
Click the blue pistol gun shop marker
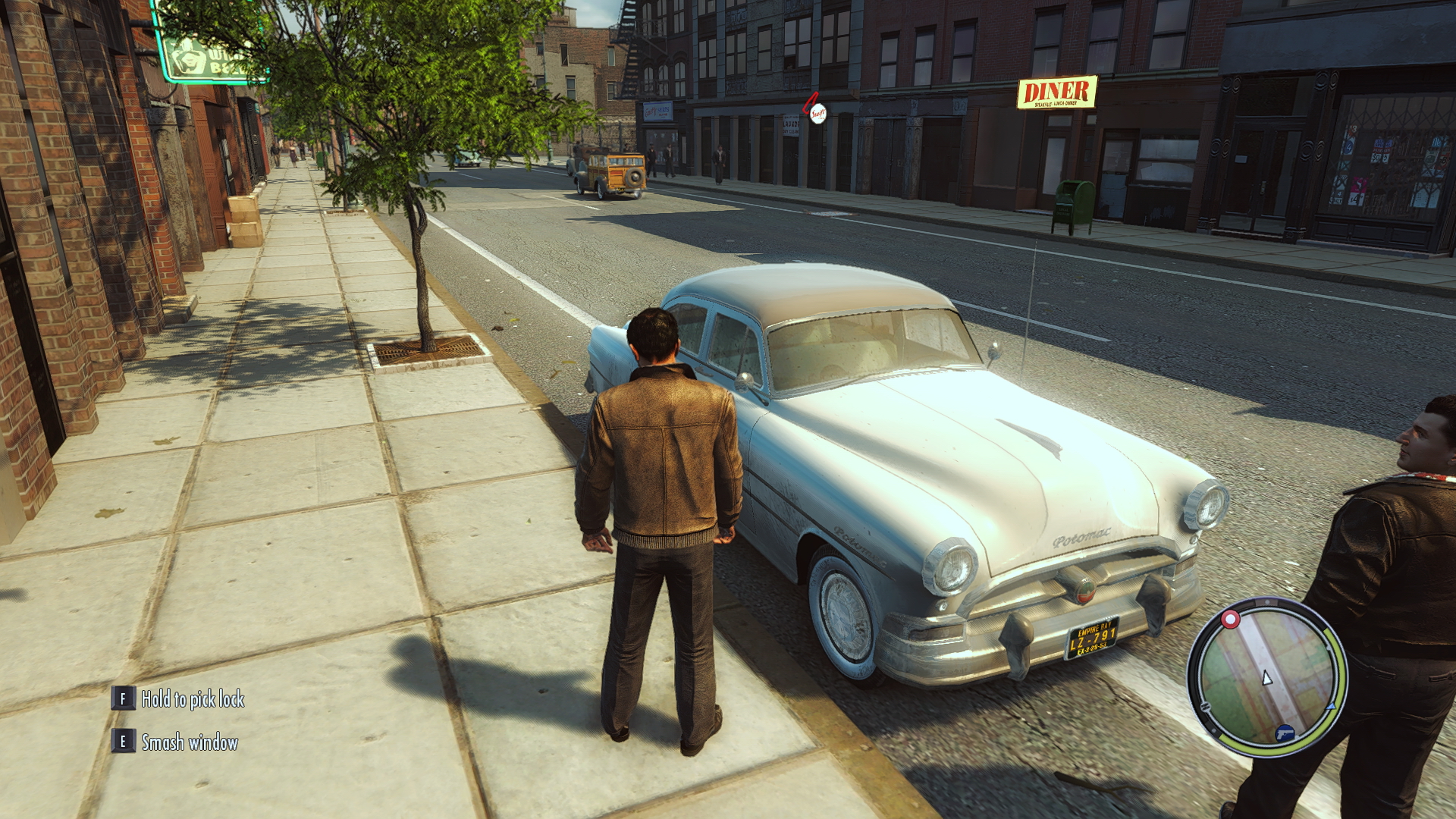(1284, 733)
